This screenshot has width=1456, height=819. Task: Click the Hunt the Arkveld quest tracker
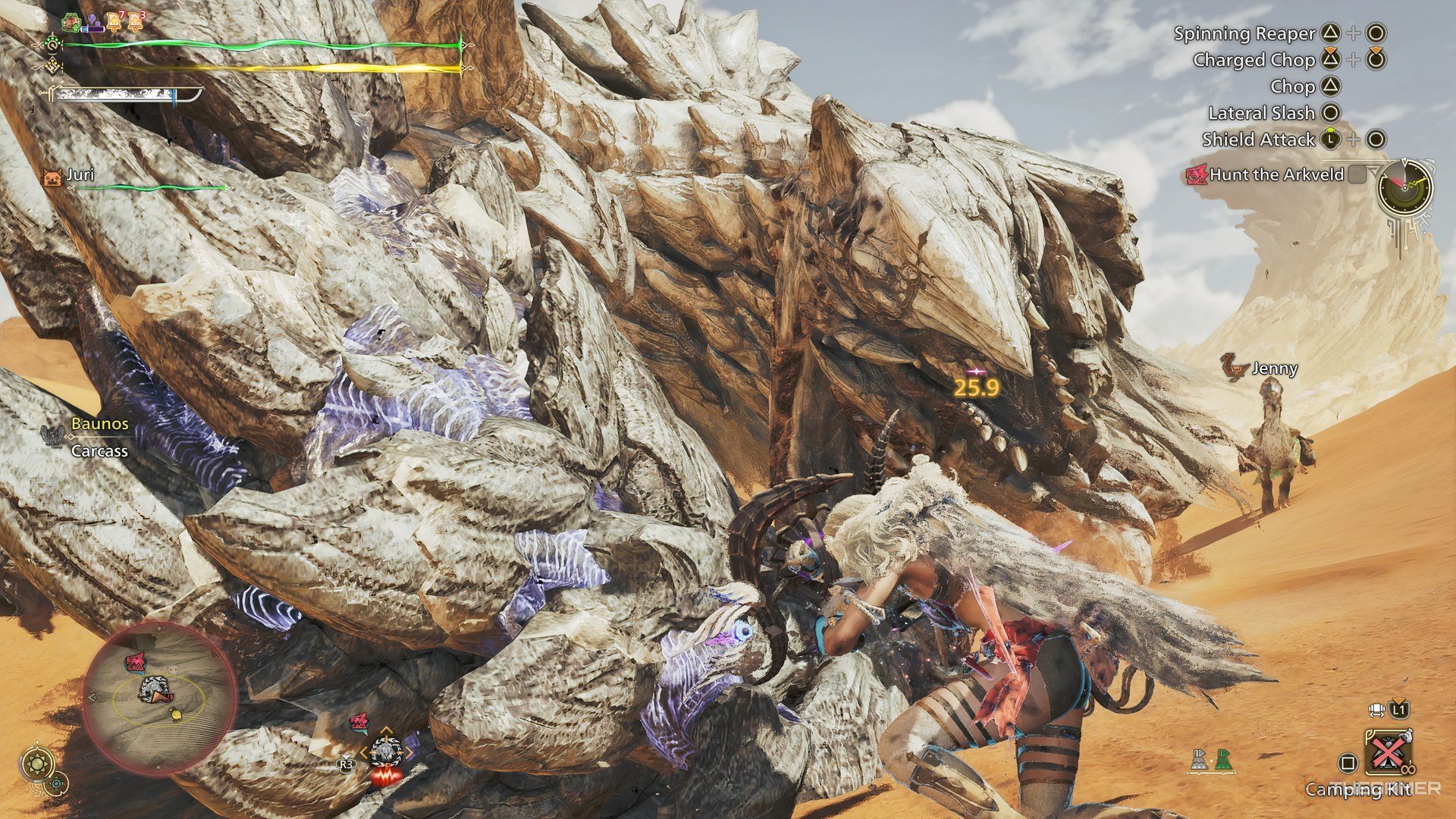(x=1276, y=175)
